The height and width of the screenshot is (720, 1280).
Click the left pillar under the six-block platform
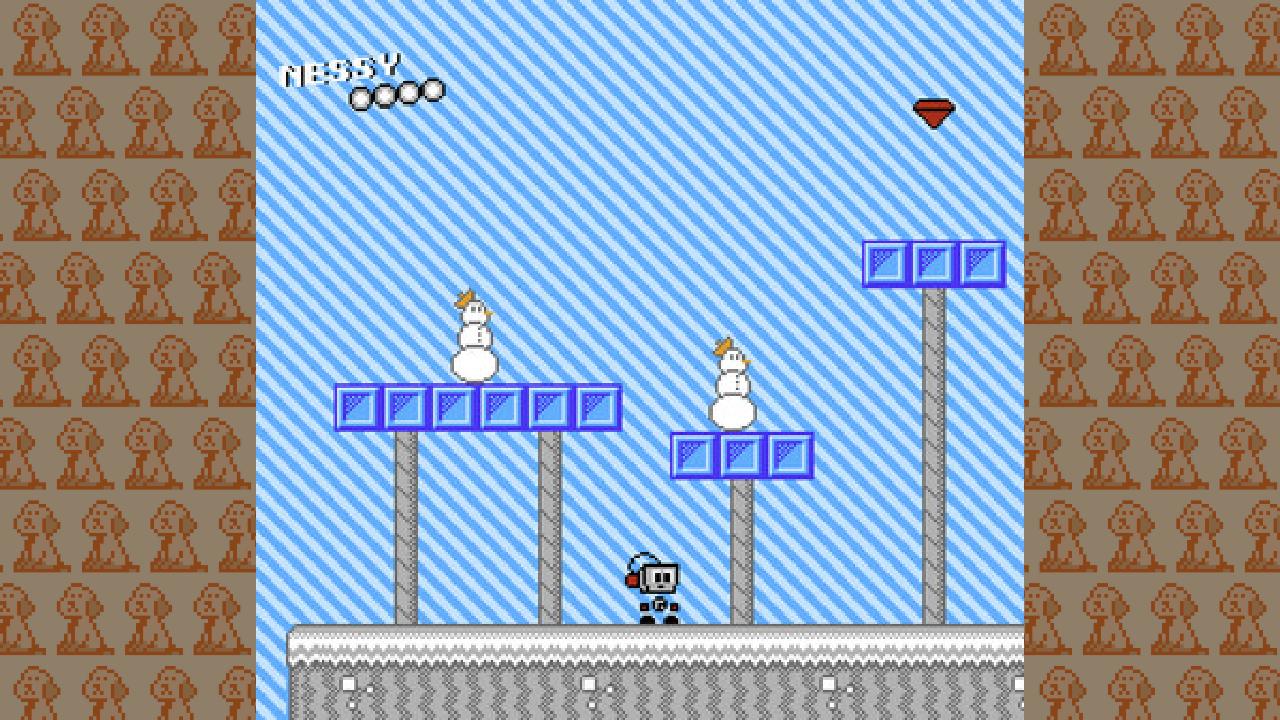[x=404, y=520]
